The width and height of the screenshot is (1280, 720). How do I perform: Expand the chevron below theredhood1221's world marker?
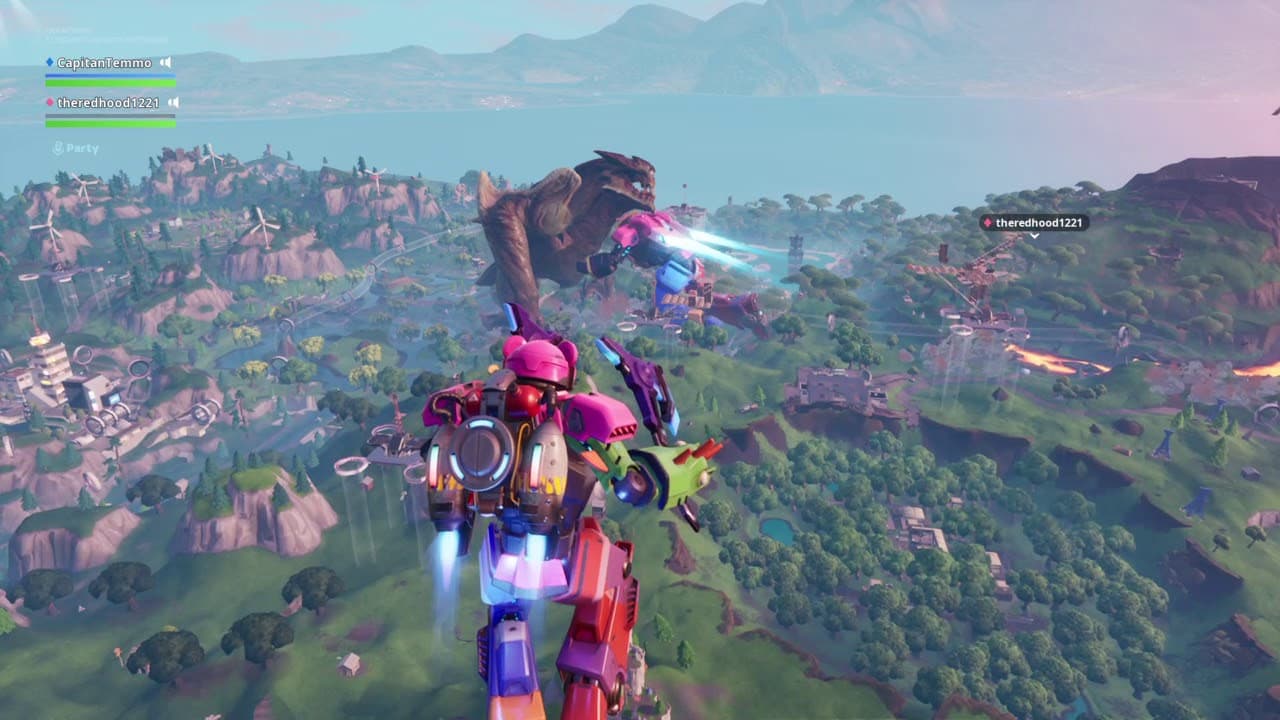(x=1034, y=236)
